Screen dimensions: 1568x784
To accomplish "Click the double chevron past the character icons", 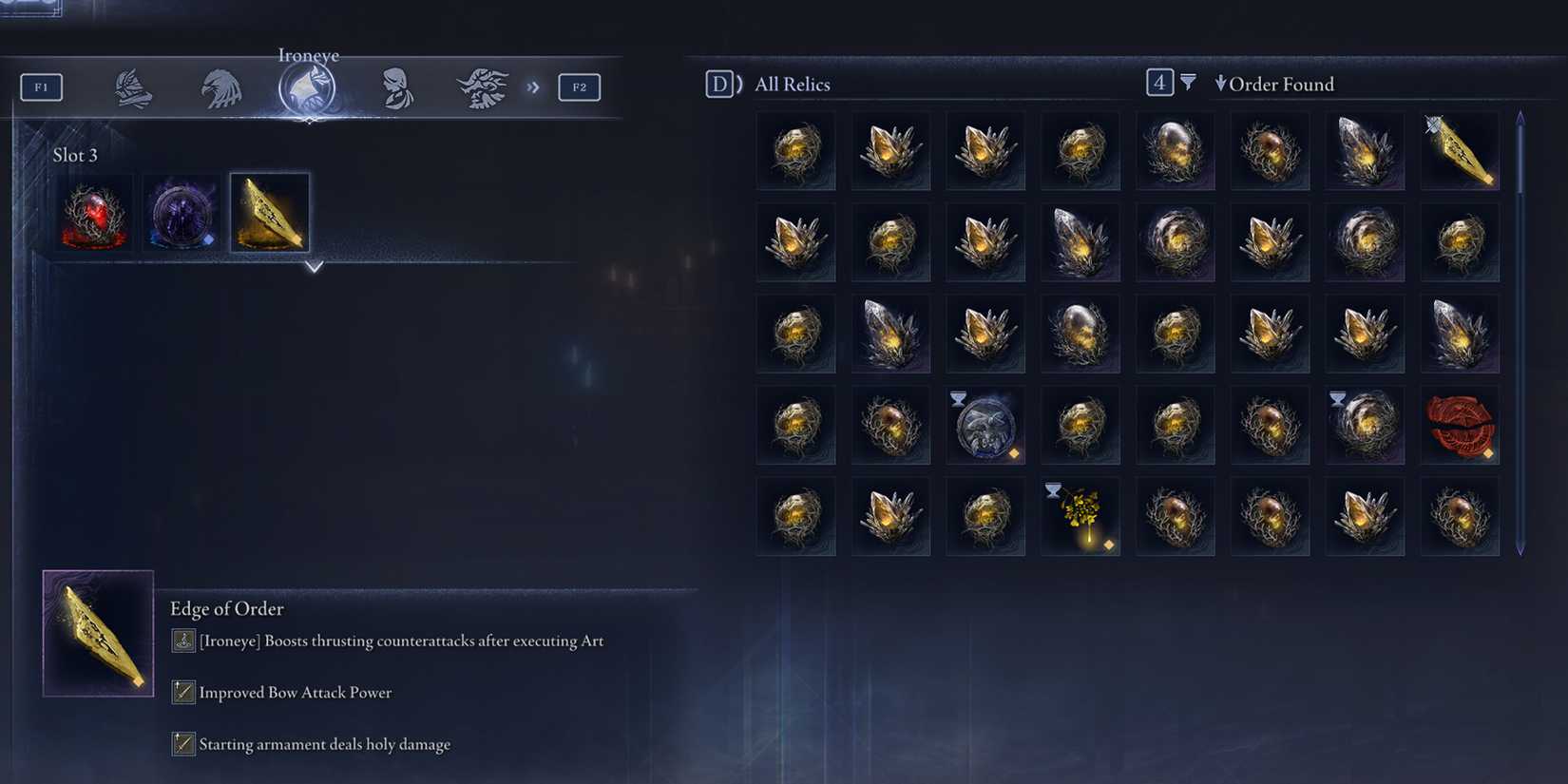I will 533,86.
